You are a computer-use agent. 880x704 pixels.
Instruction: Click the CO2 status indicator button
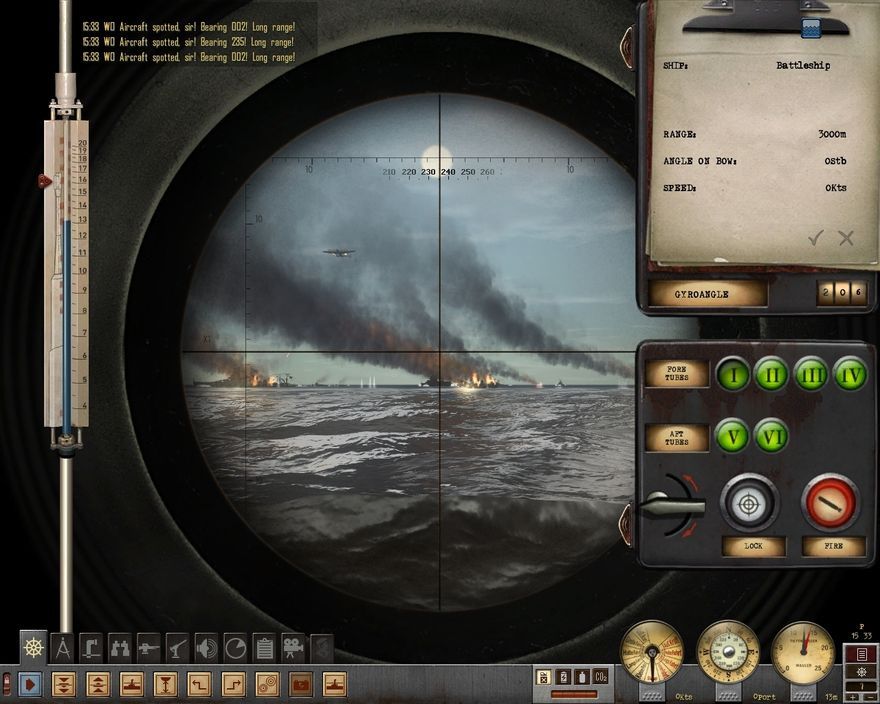600,677
